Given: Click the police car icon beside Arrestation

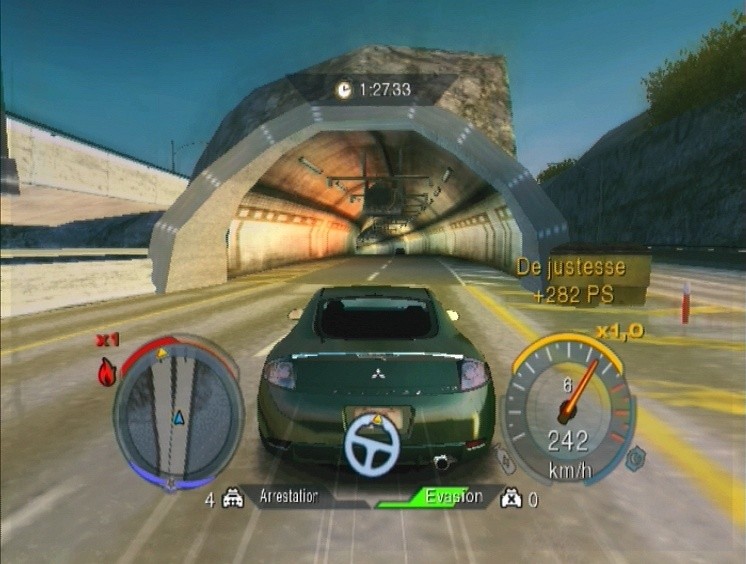Looking at the screenshot, I should [232, 499].
